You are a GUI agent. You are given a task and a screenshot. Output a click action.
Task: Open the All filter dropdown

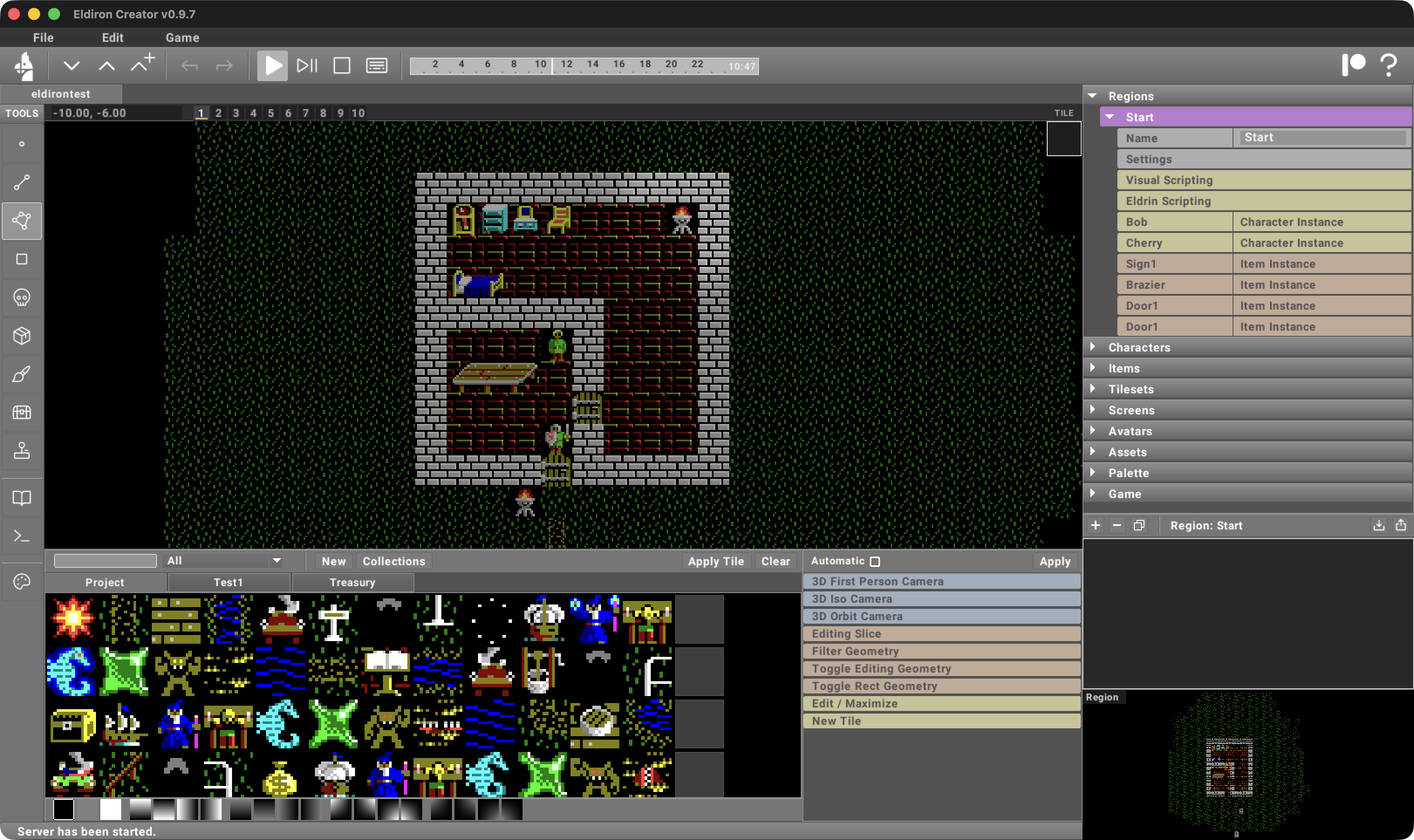[x=222, y=560]
